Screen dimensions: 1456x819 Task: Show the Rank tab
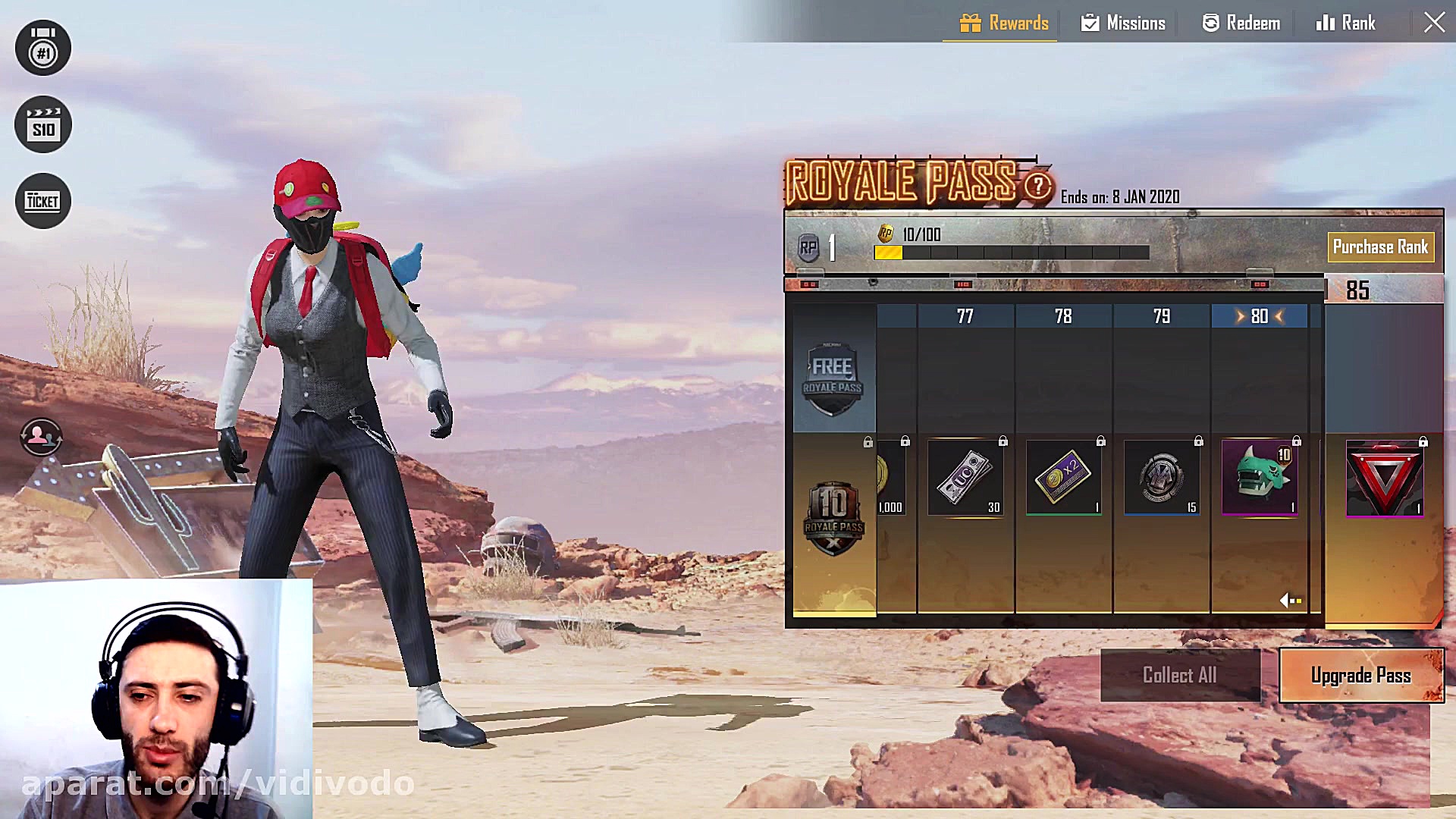point(1345,23)
